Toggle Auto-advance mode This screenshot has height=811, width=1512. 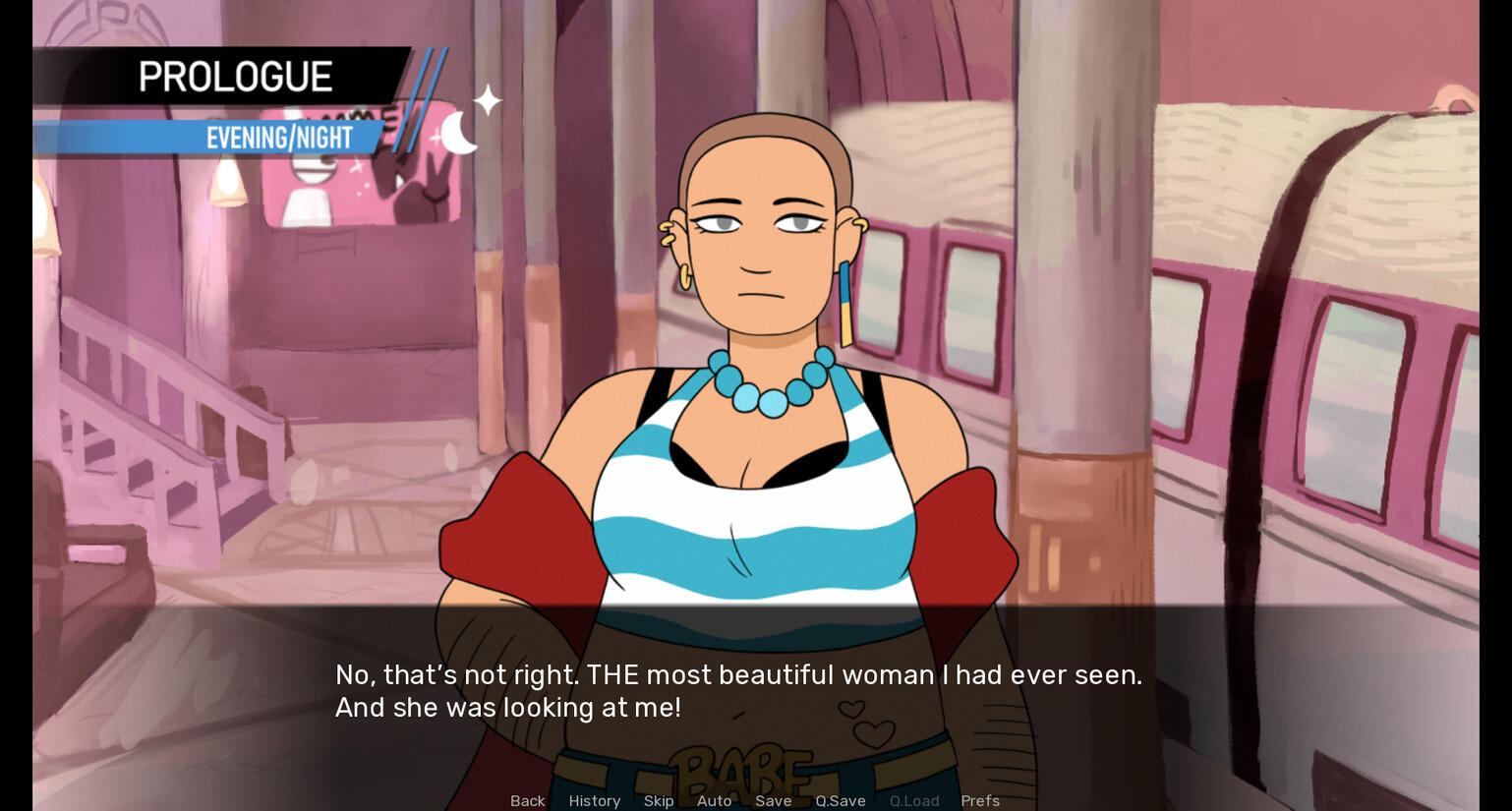[714, 800]
